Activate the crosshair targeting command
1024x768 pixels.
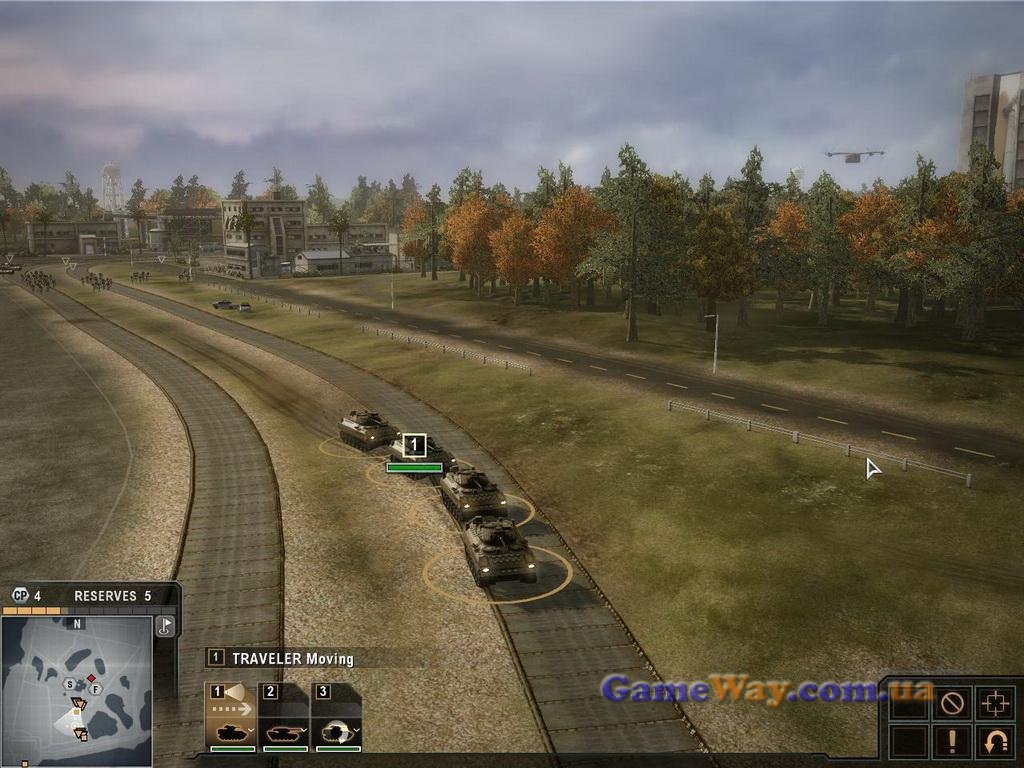995,703
